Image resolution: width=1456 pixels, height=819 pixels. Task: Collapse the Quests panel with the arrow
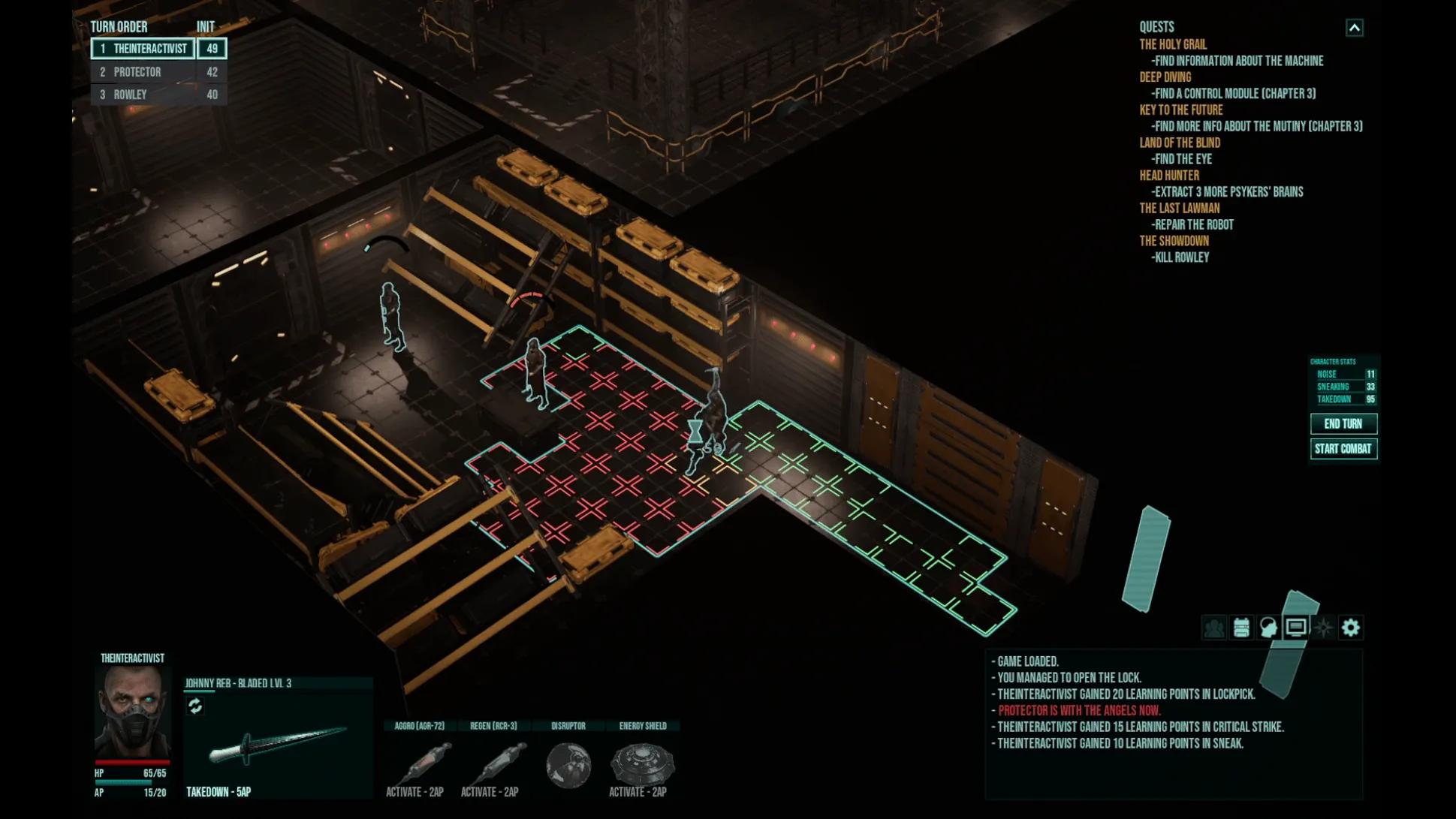(x=1354, y=28)
